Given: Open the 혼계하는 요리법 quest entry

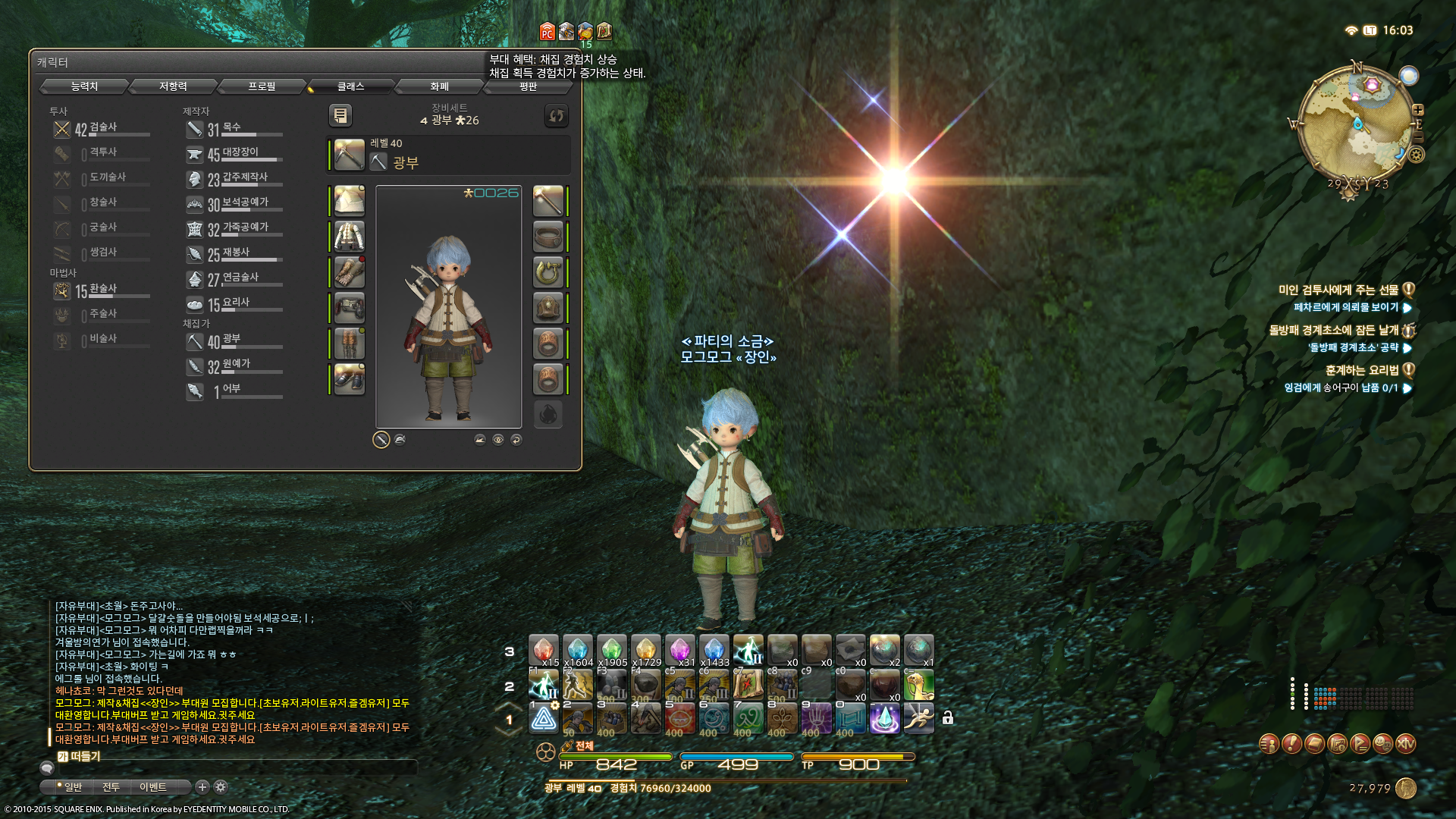Looking at the screenshot, I should 1361,370.
